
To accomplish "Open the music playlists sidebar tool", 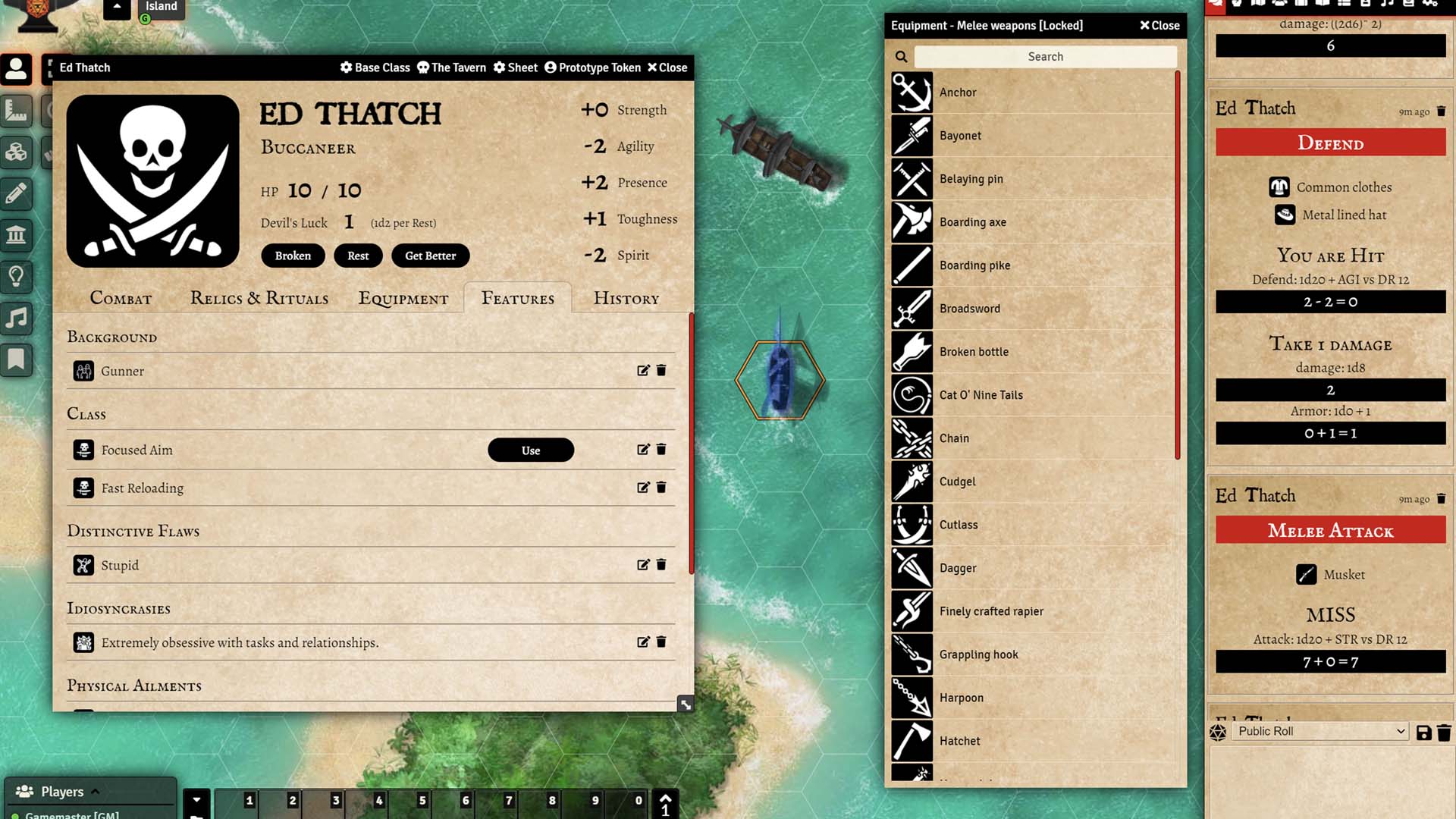I will pos(17,318).
